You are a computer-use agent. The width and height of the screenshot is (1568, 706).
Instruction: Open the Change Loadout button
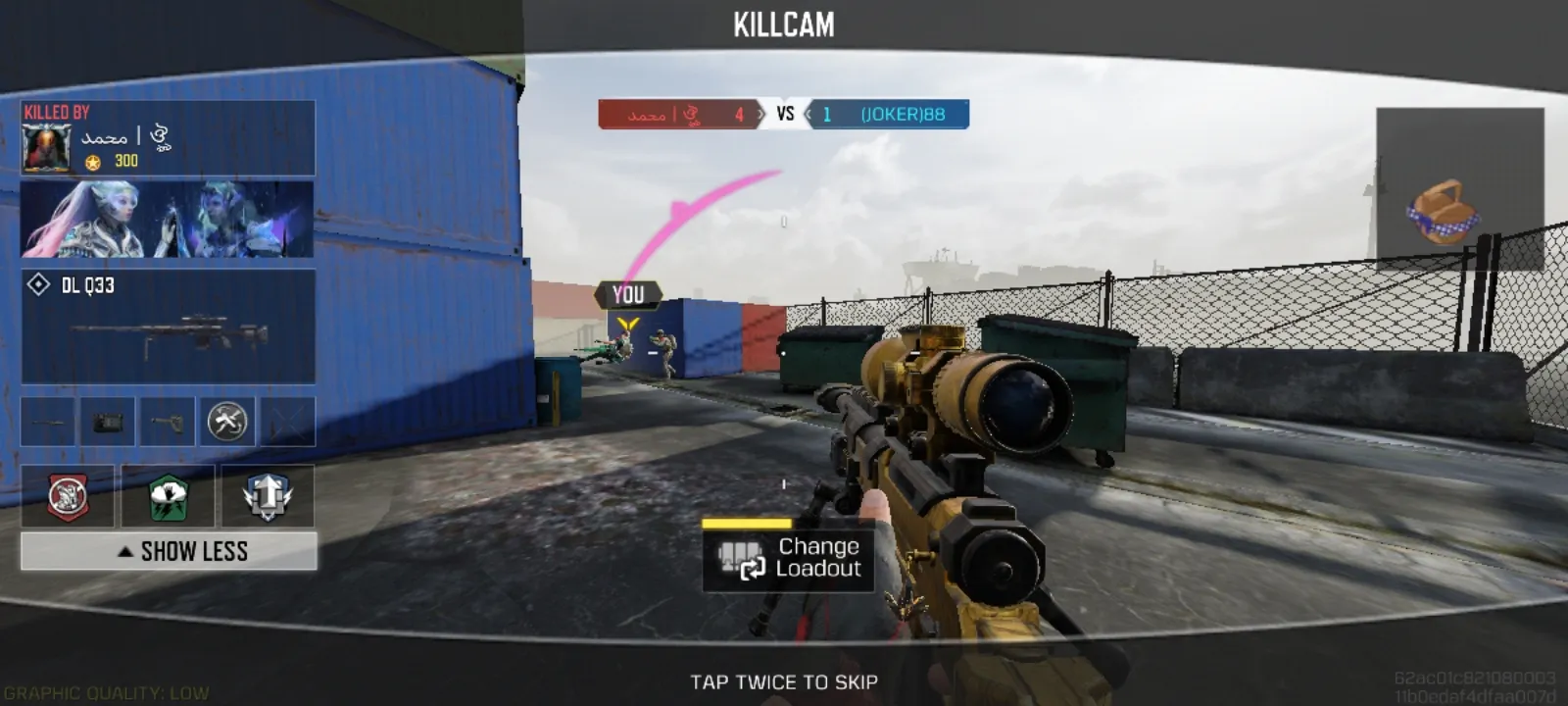pos(788,559)
